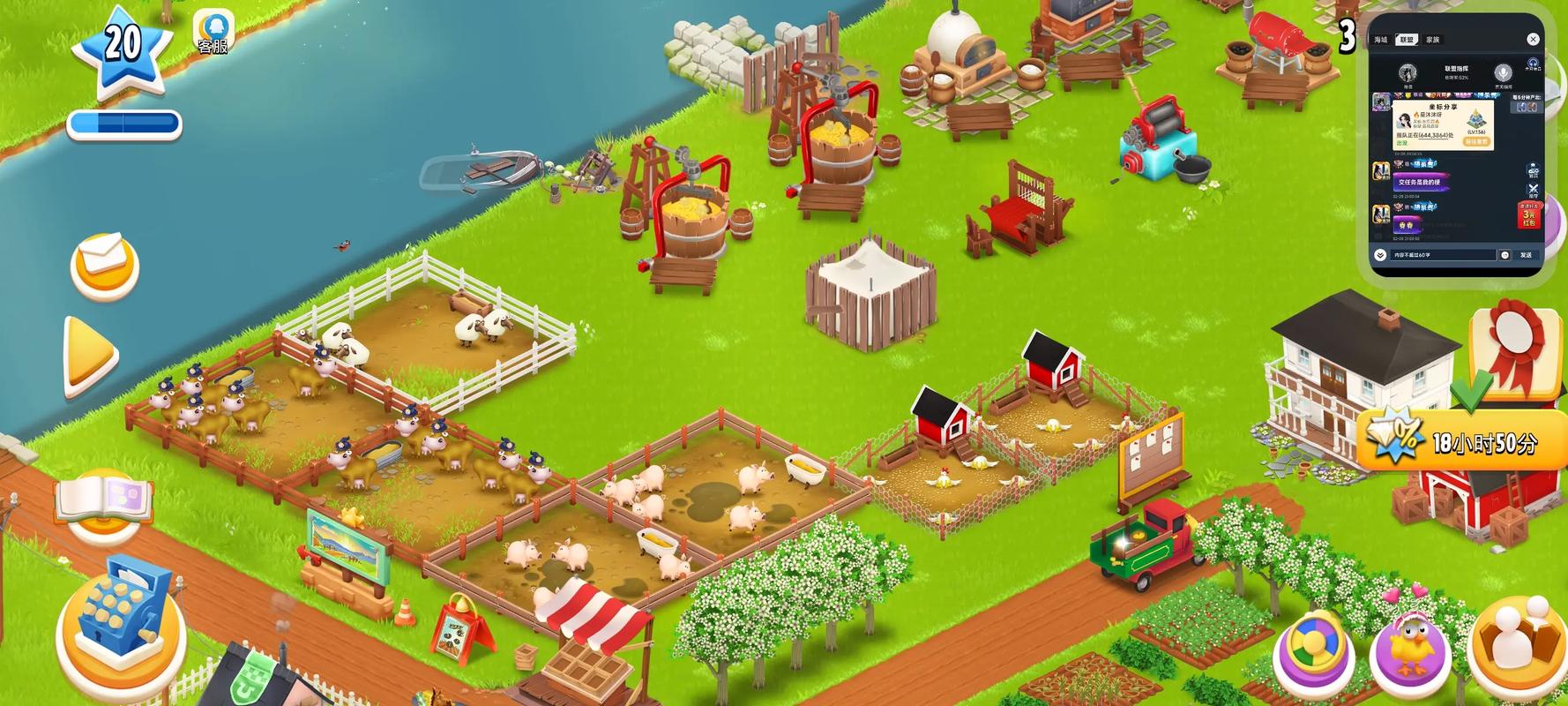Close the chat overlay panel
This screenshot has height=706, width=1568.
[x=1533, y=39]
